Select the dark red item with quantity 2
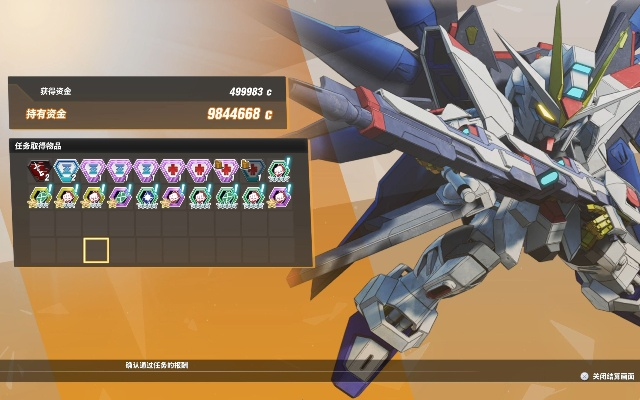640x400 pixels. pos(41,171)
